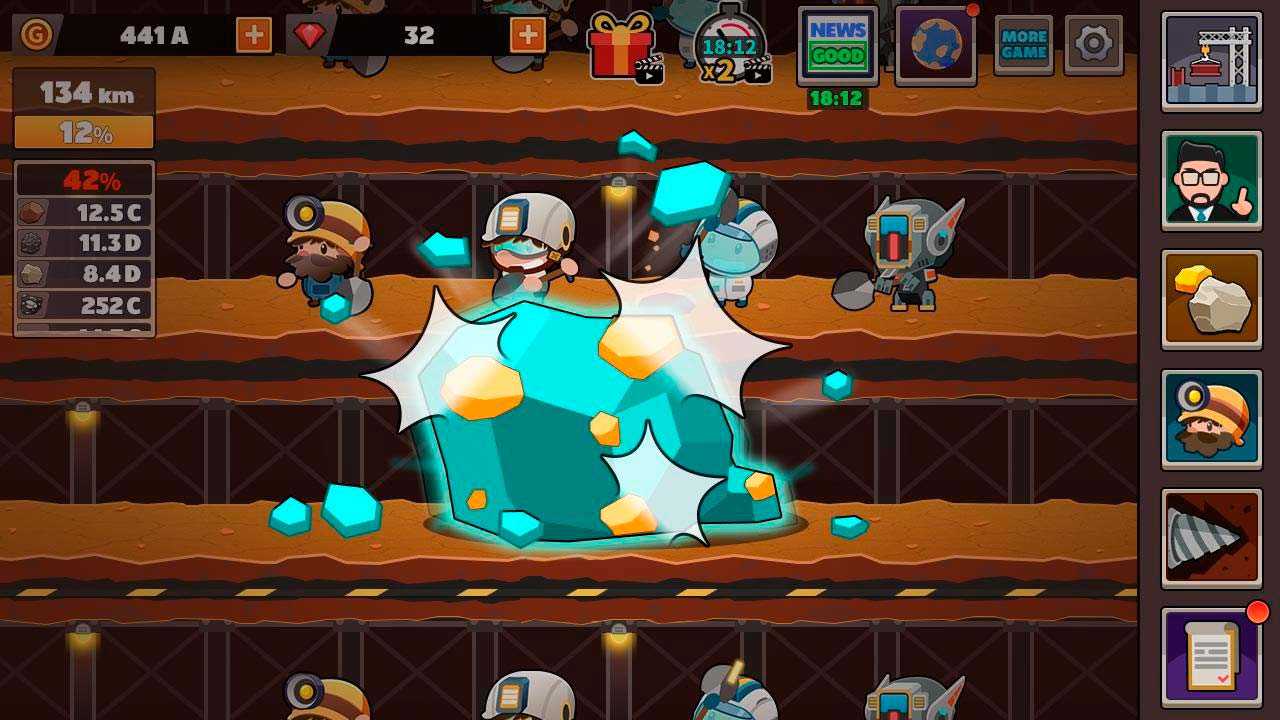Image resolution: width=1280 pixels, height=720 pixels.
Task: Open the manager with glasses menu
Action: (1211, 181)
